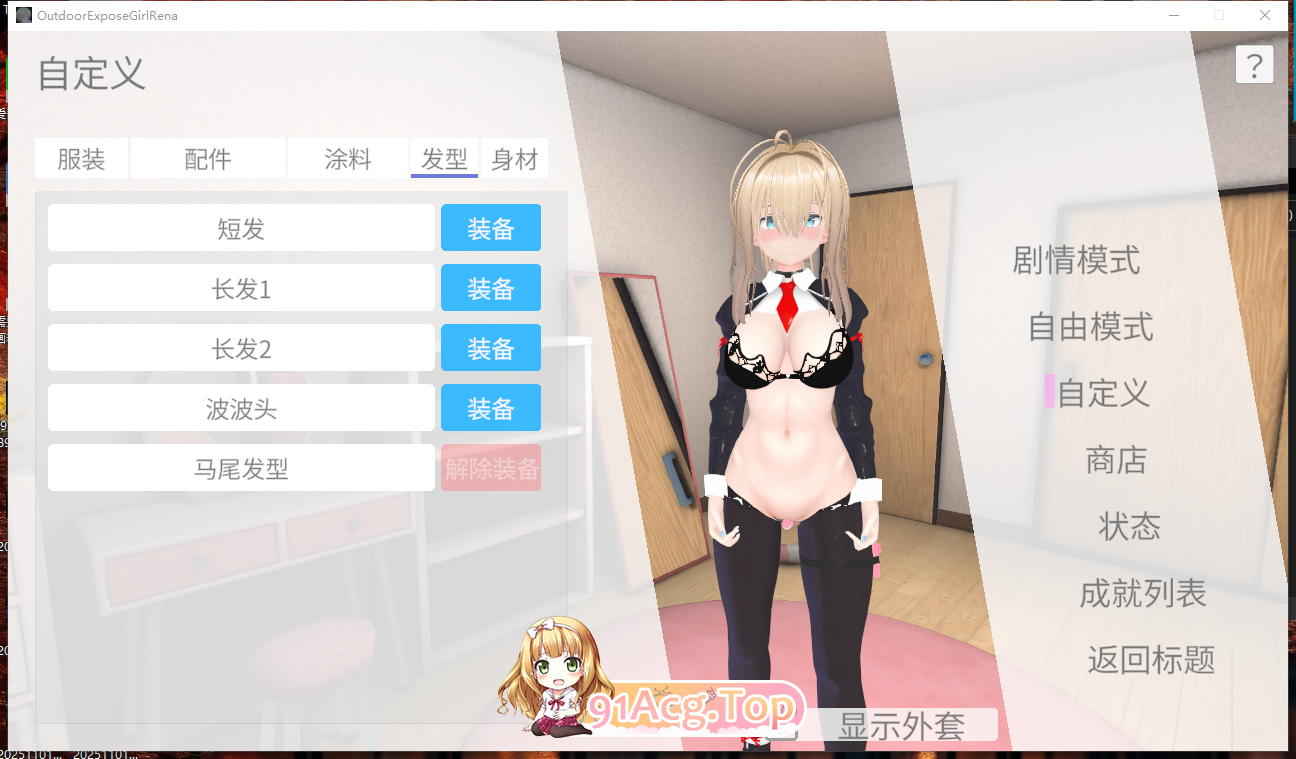This screenshot has height=759, width=1296.
Task: Open the 配件 accessories tab
Action: pyautogui.click(x=207, y=158)
